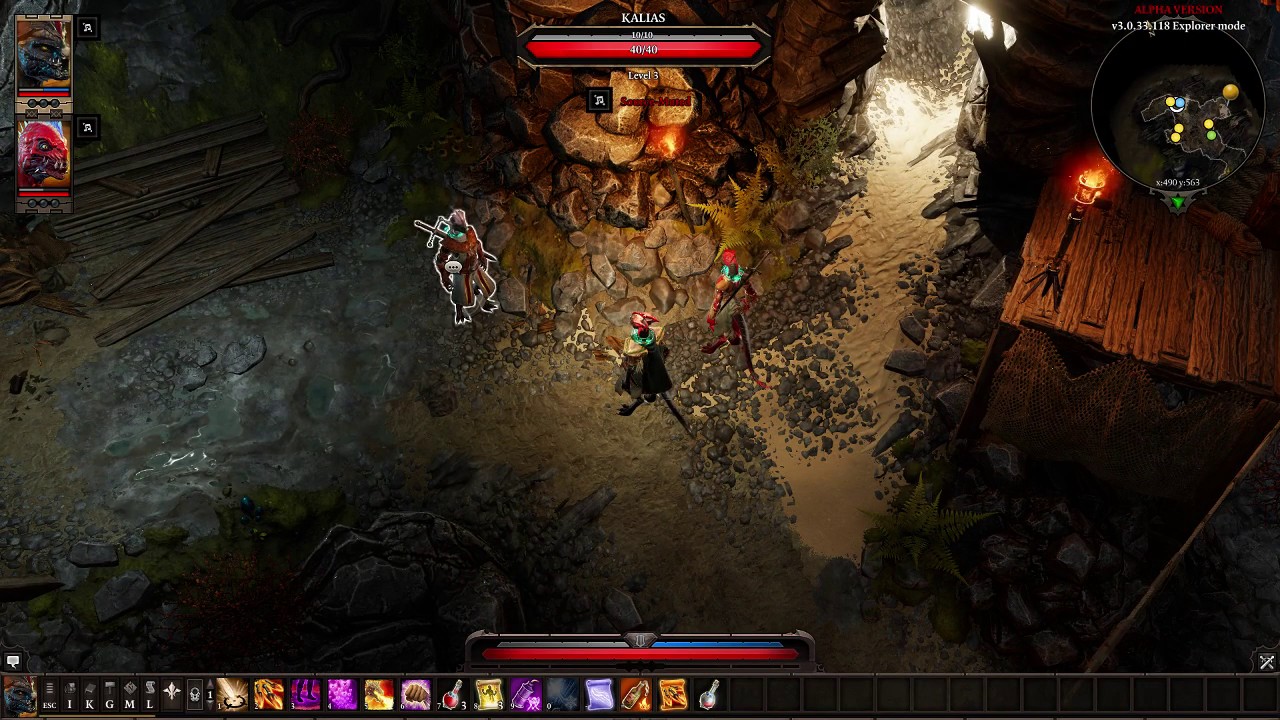Use the yellow scroll in slot 8

point(489,694)
